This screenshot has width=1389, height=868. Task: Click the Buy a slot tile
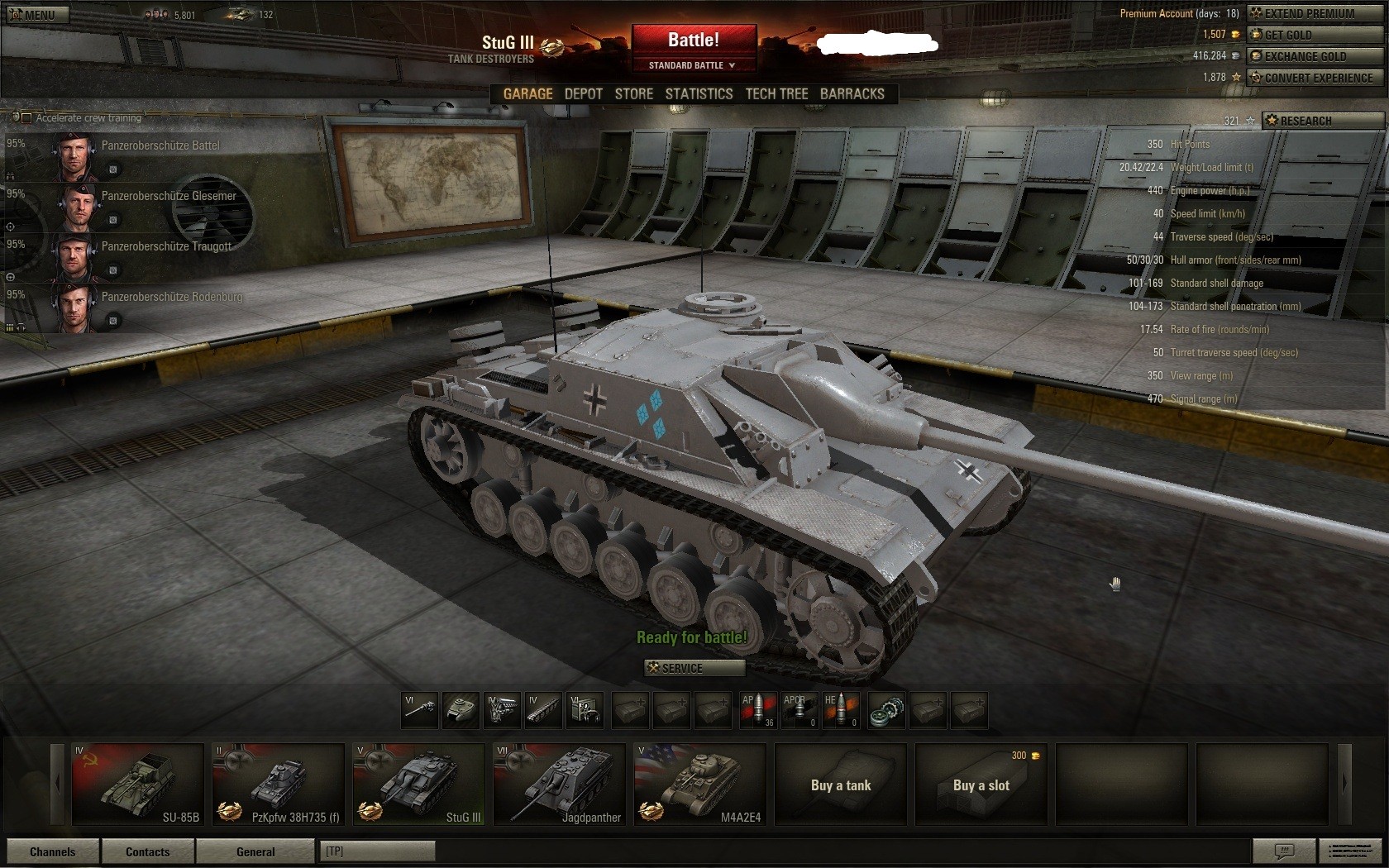981,785
